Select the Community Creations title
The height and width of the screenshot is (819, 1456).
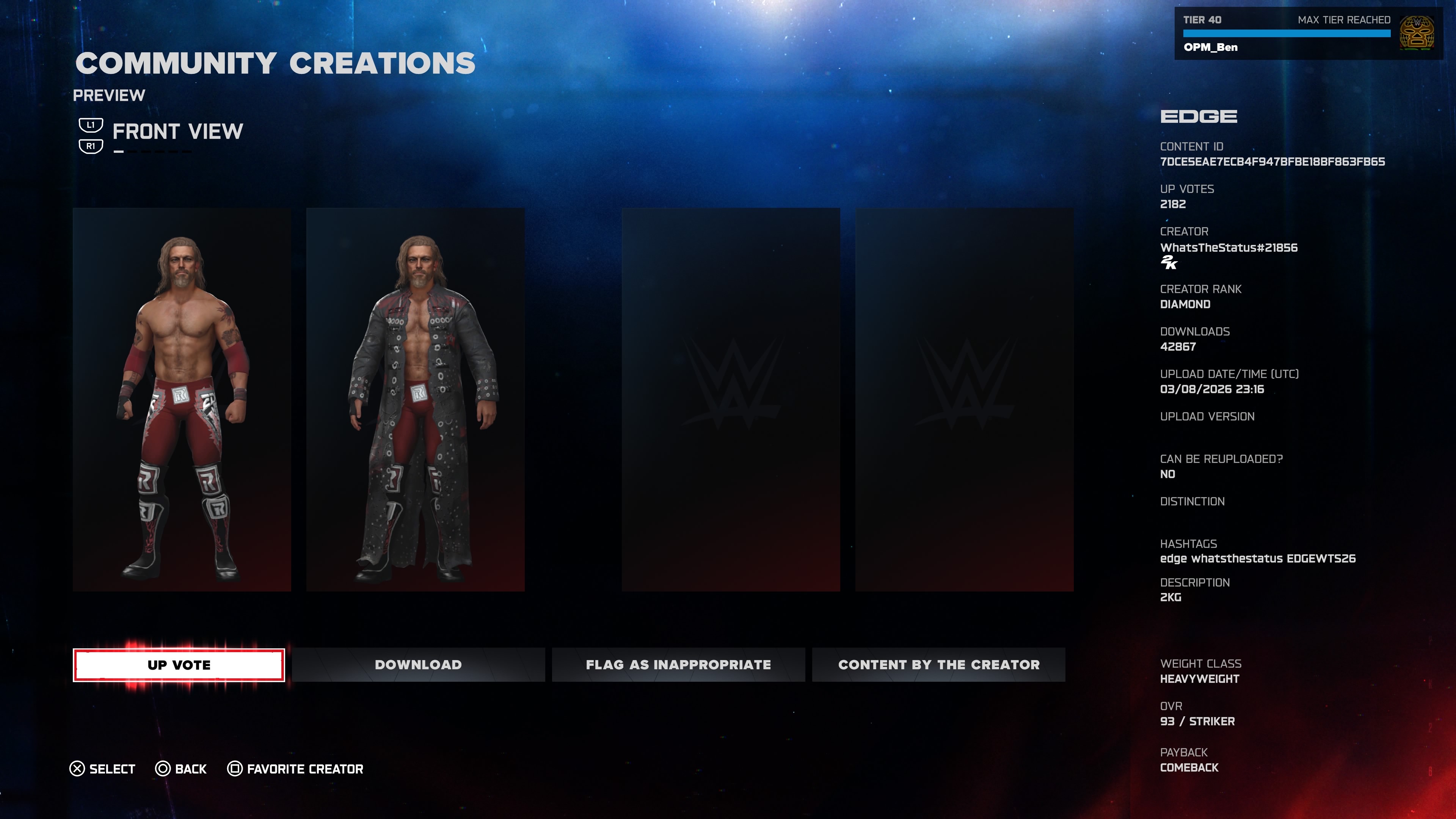pyautogui.click(x=275, y=63)
